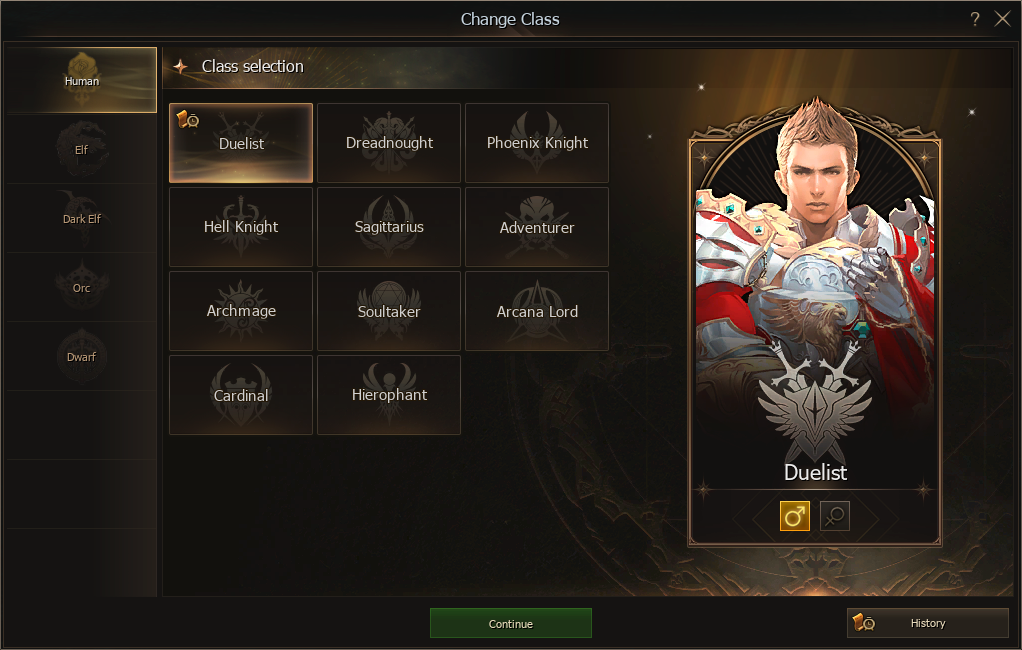Open the Dark Elf race tab

point(81,219)
